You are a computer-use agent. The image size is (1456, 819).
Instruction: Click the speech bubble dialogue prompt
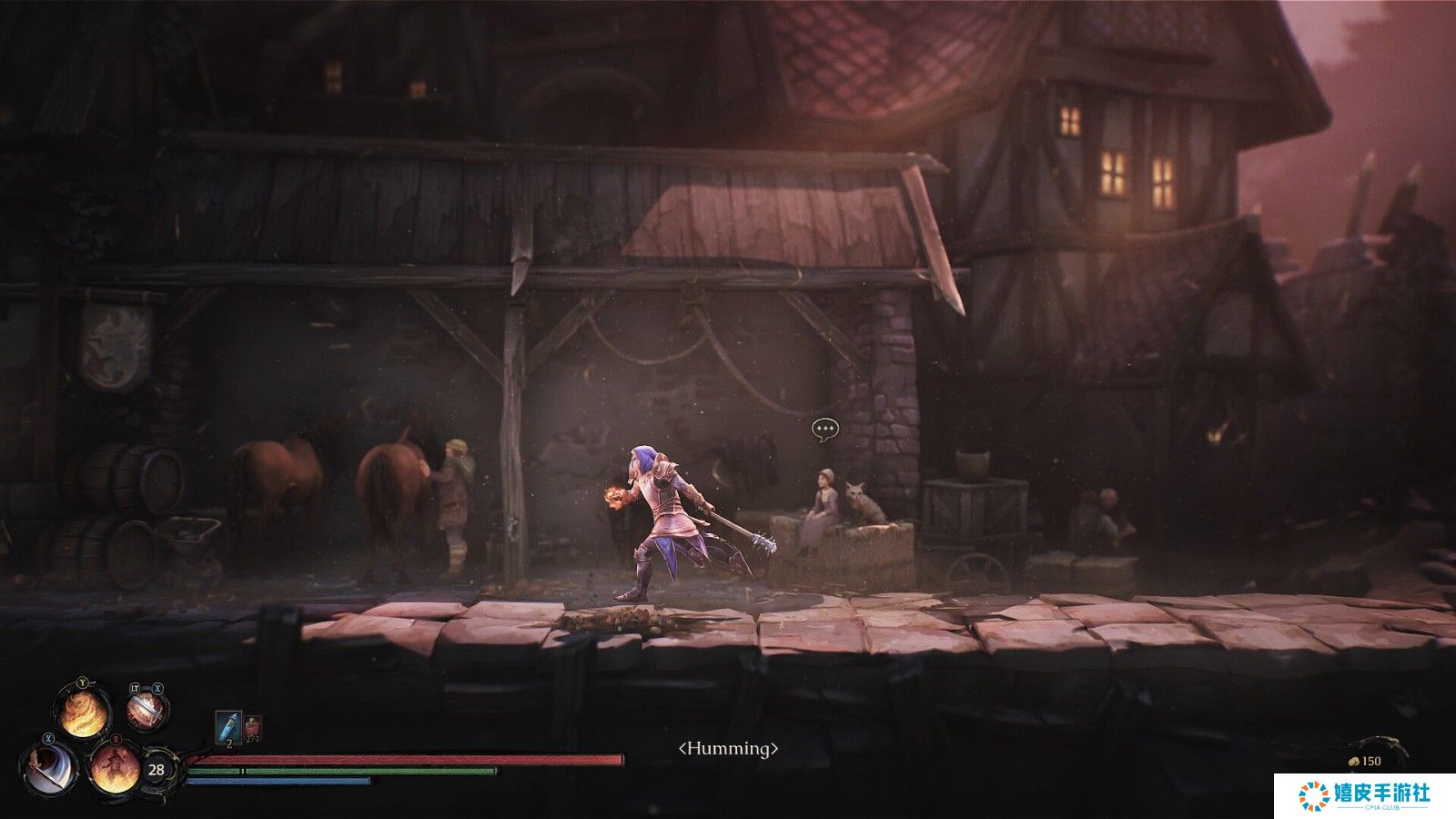point(824,428)
